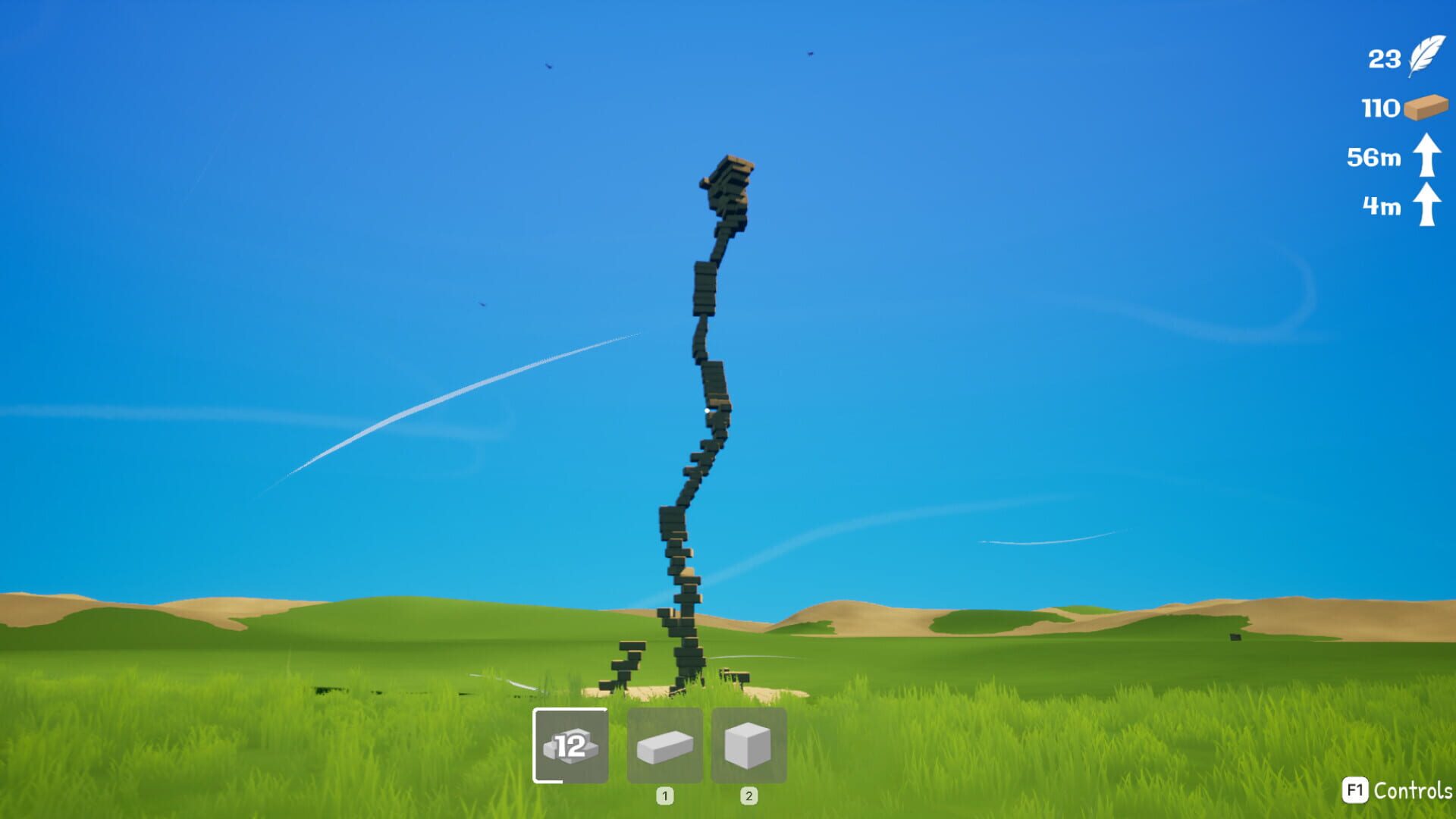Click the 4m altitude arrow indicator
Viewport: 1456px width, 819px height.
(1426, 206)
